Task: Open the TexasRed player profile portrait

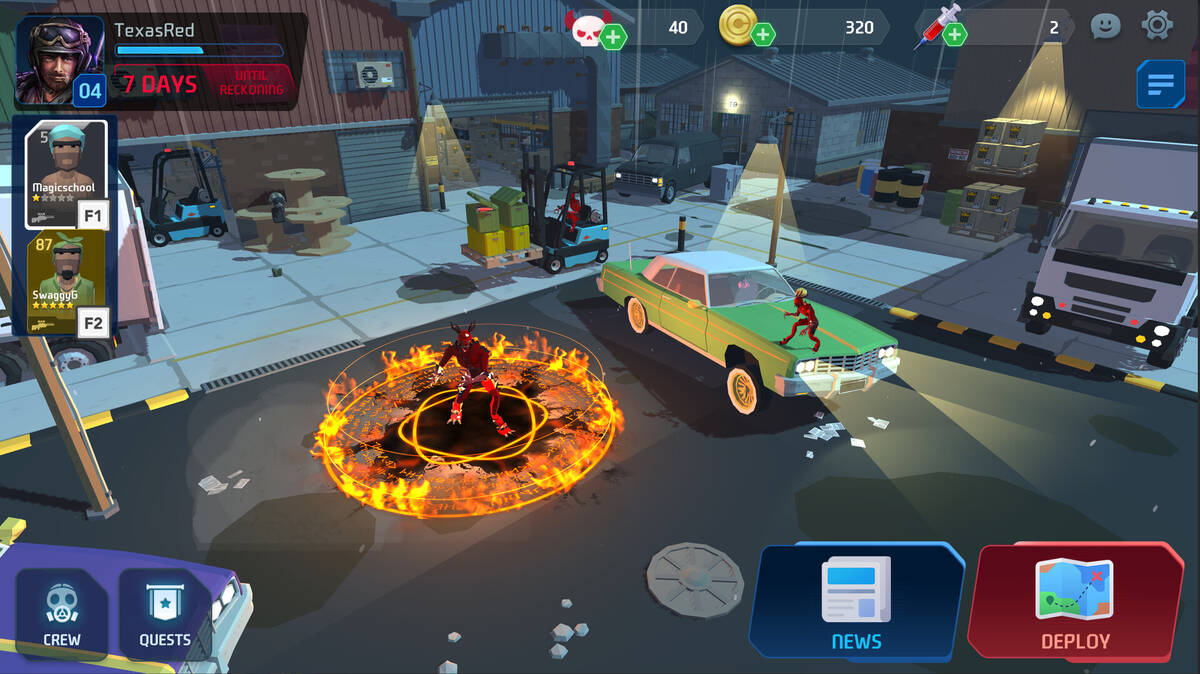Action: tap(59, 60)
